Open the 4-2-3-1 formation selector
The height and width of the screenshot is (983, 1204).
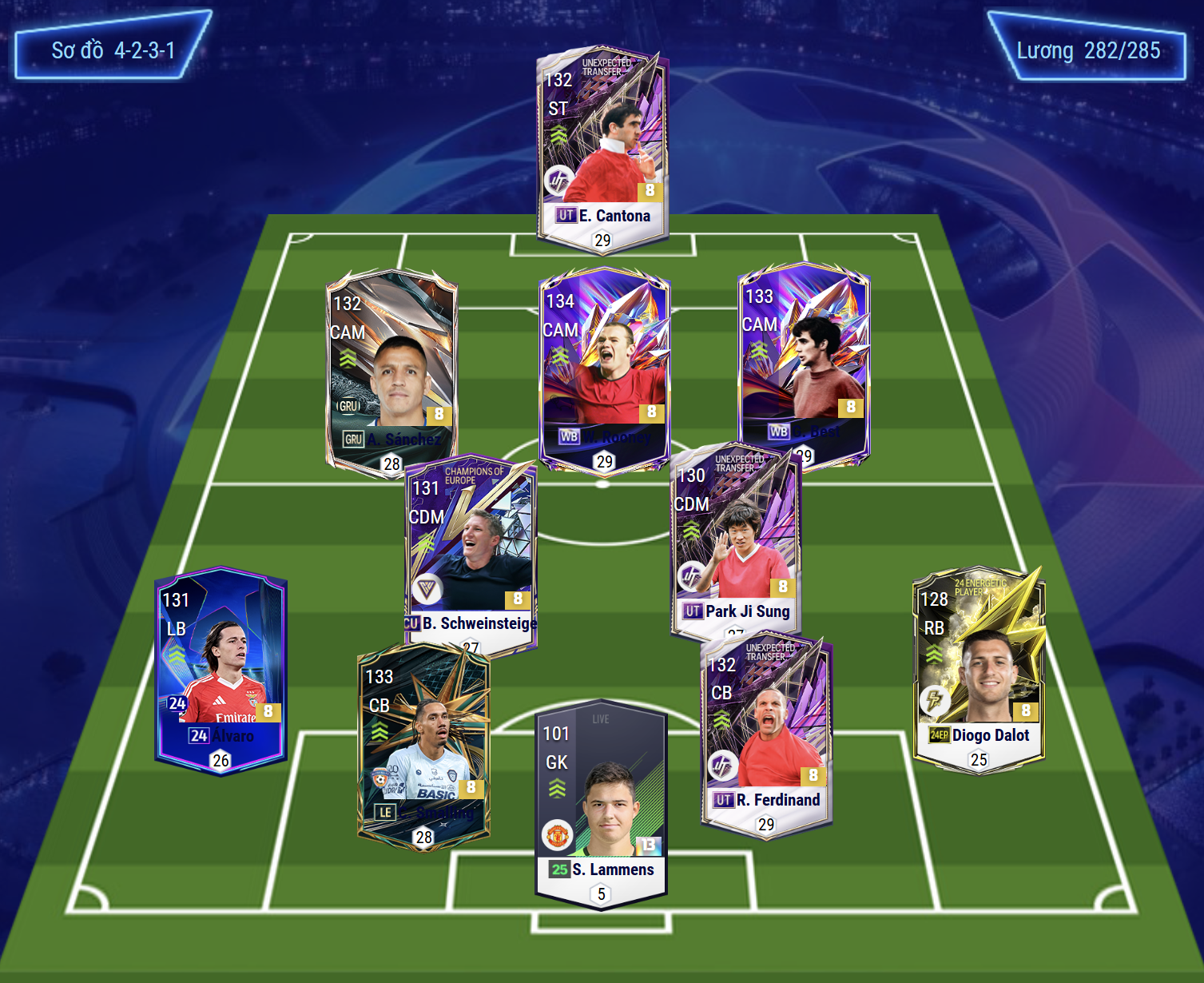click(x=113, y=50)
